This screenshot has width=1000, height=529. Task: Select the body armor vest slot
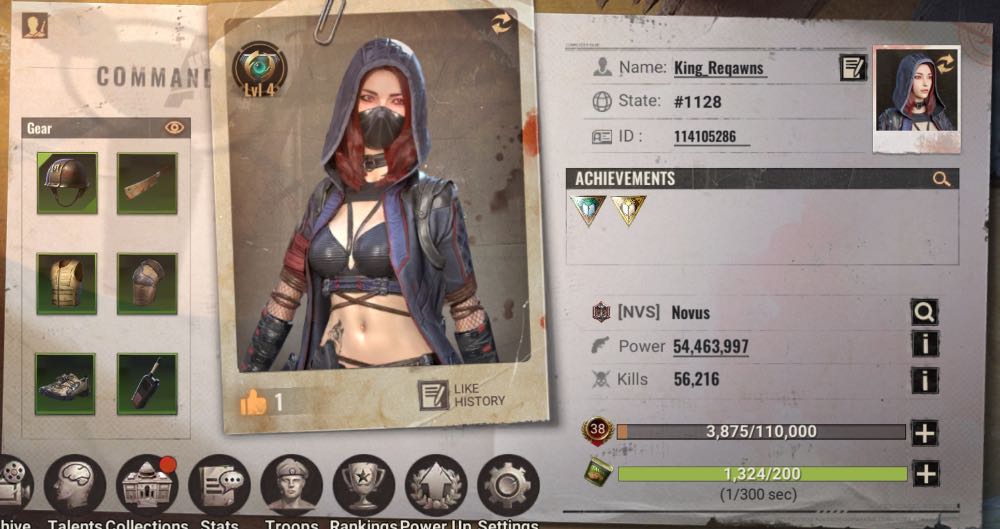67,283
